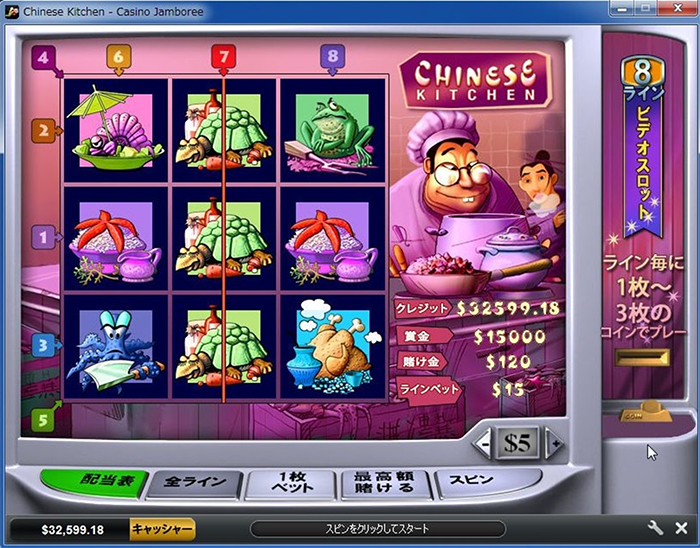This screenshot has height=548, width=700.
Task: Decrease coin value with the minus arrow
Action: (x=483, y=443)
